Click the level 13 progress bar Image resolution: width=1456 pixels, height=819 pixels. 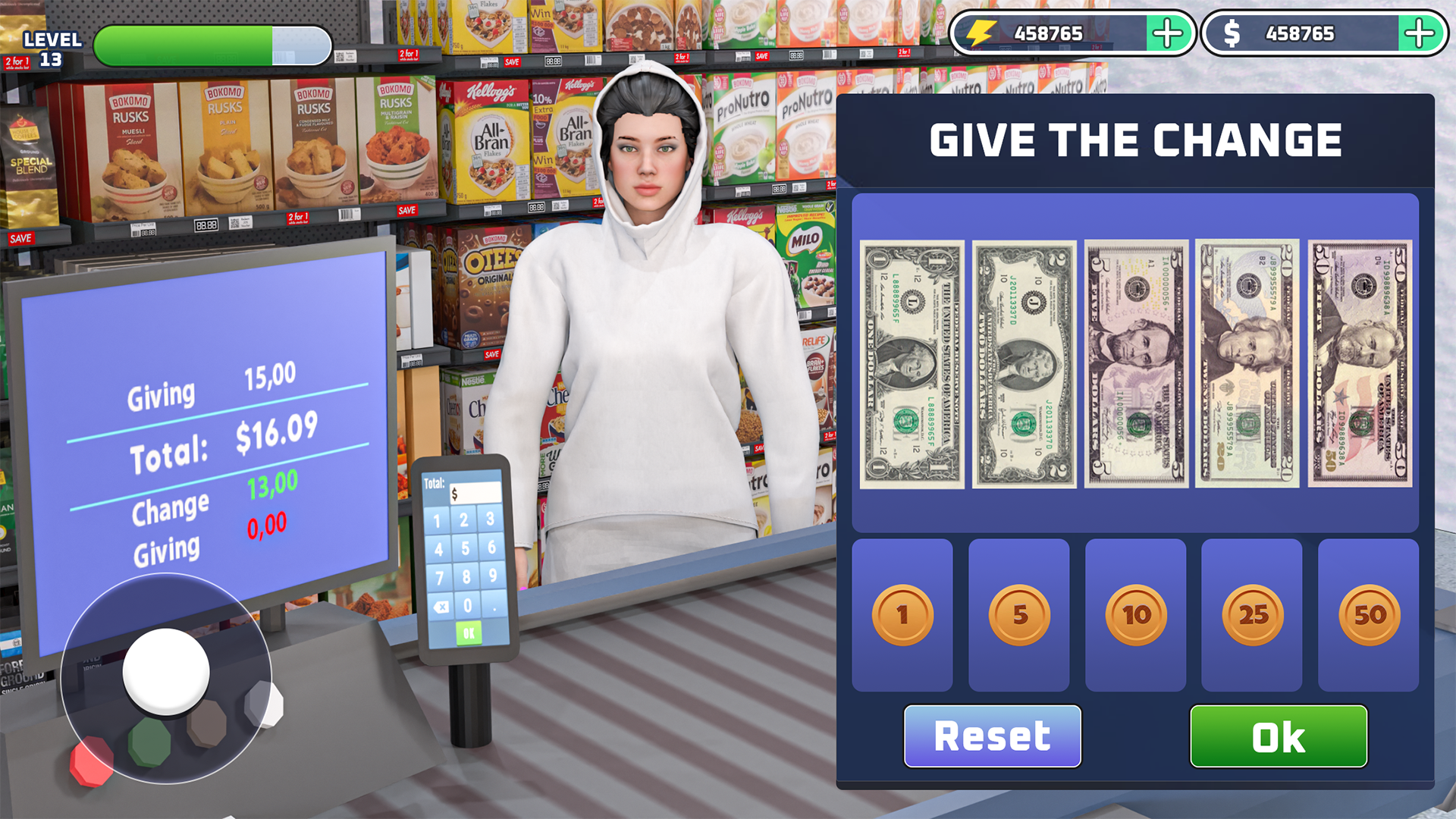click(212, 44)
